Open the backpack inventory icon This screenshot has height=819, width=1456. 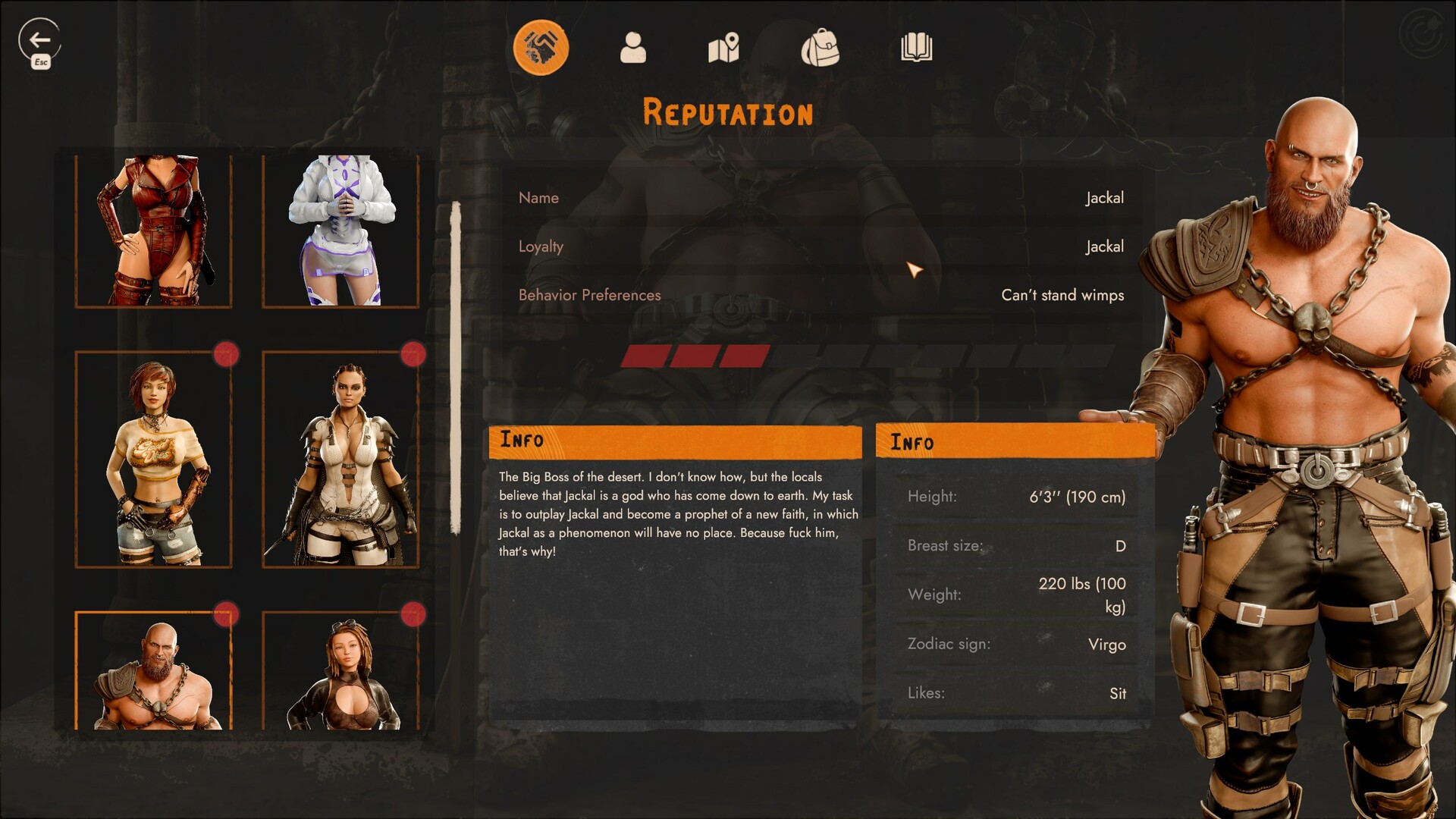point(820,47)
